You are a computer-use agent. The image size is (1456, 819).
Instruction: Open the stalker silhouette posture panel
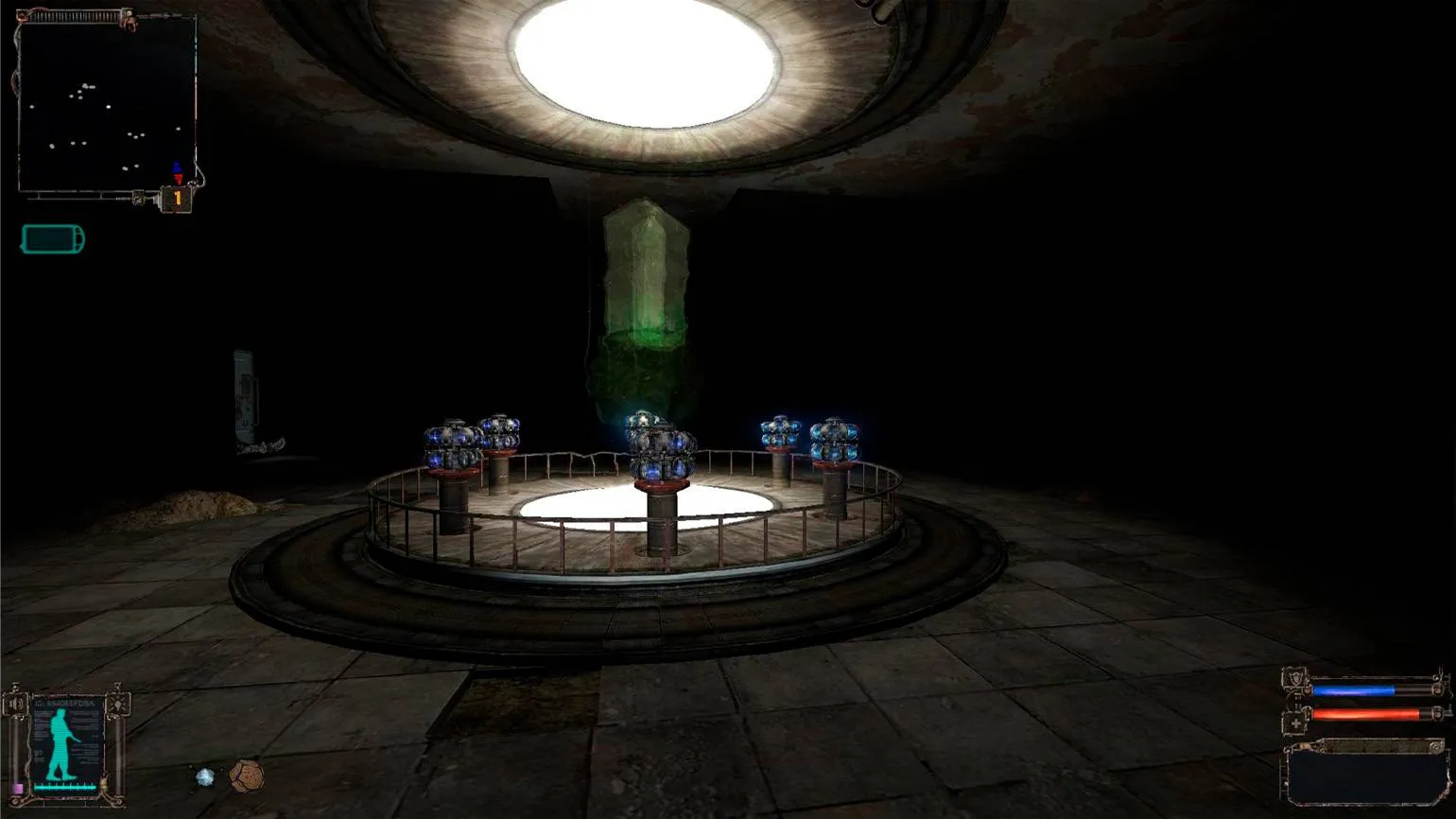click(65, 744)
